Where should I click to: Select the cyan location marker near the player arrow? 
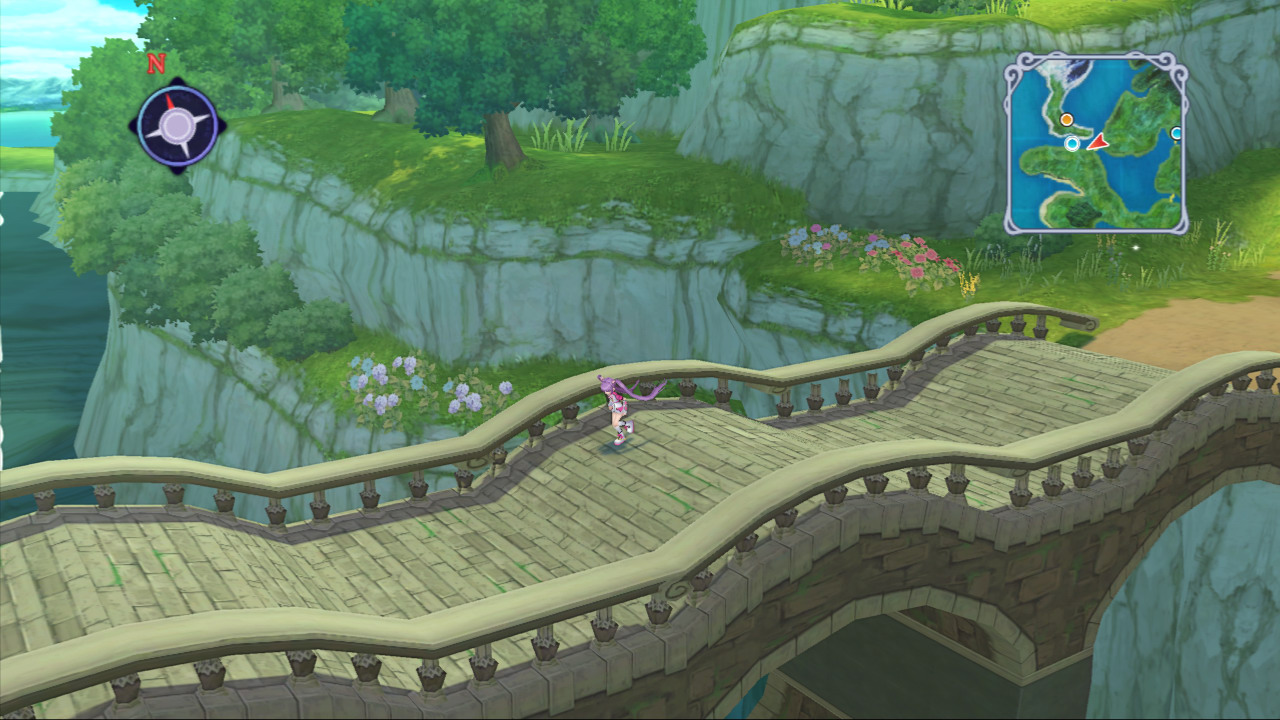pyautogui.click(x=1071, y=144)
